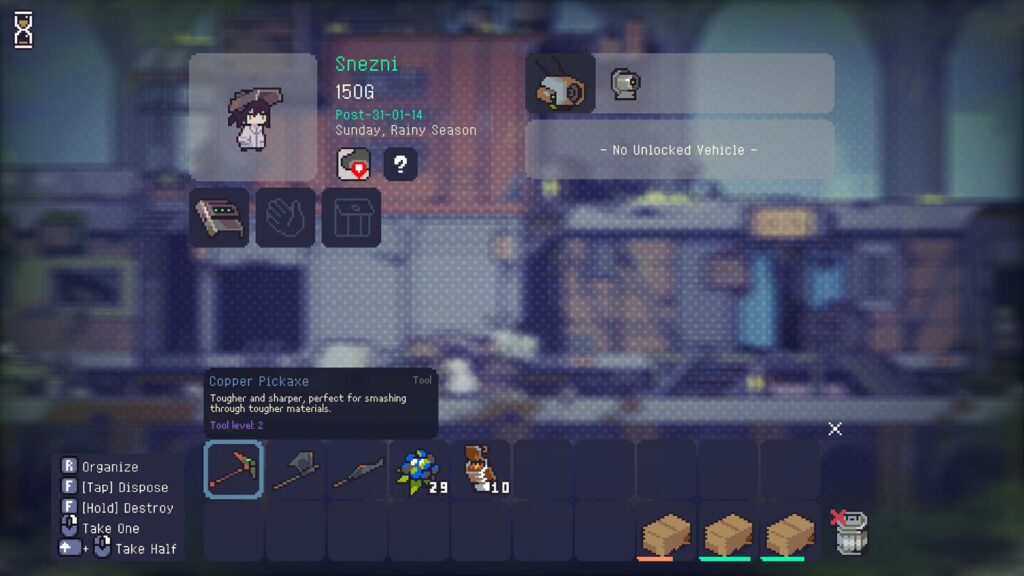Select the item stack of 10
Viewport: 1024px width, 576px height.
pos(482,470)
